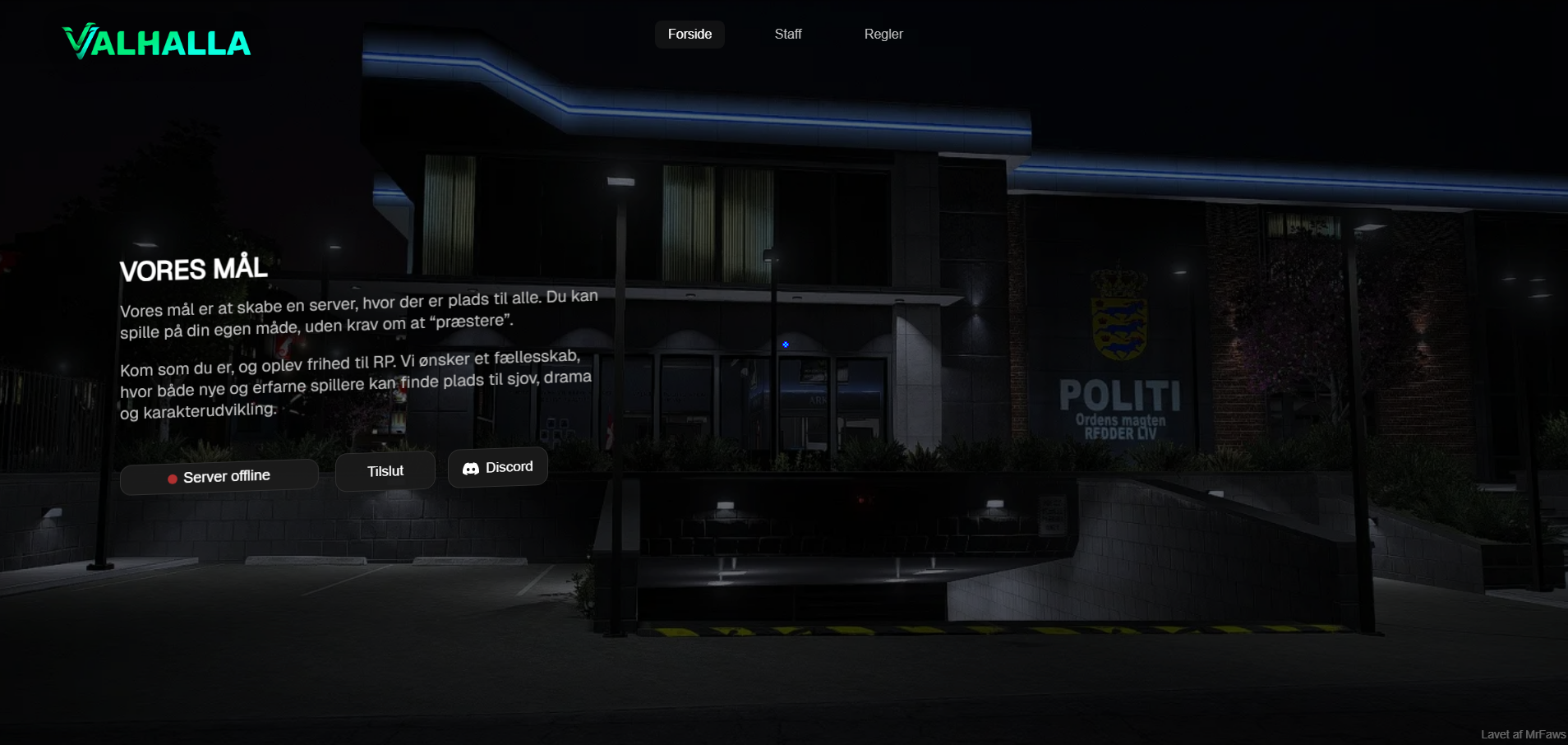Click the Valhalla logo
1568x745 pixels.
tap(157, 42)
